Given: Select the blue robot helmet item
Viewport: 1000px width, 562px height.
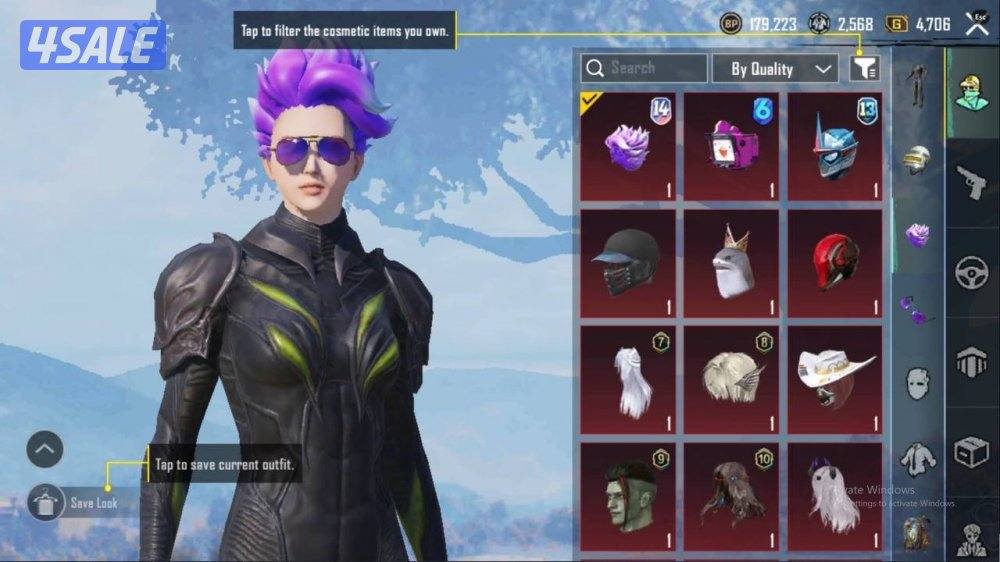Looking at the screenshot, I should 835,146.
